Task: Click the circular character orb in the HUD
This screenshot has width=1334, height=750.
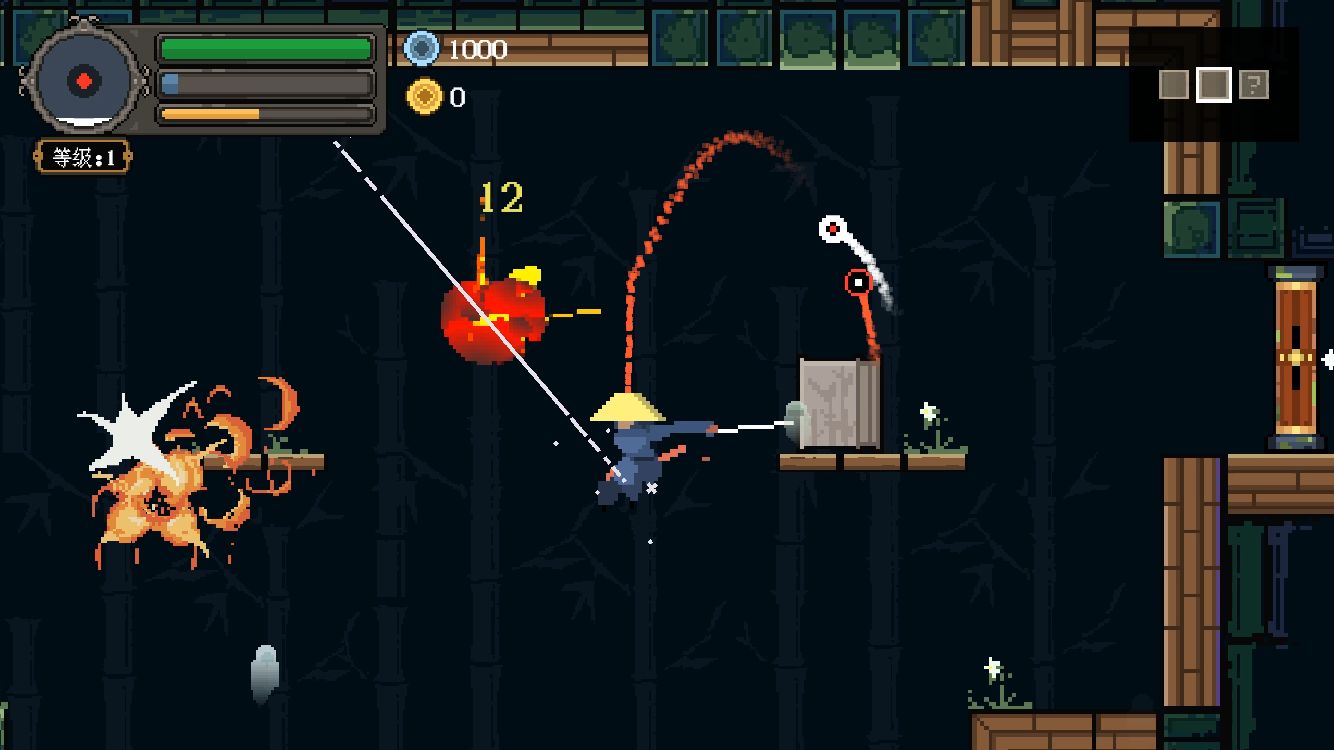Action: click(x=85, y=81)
